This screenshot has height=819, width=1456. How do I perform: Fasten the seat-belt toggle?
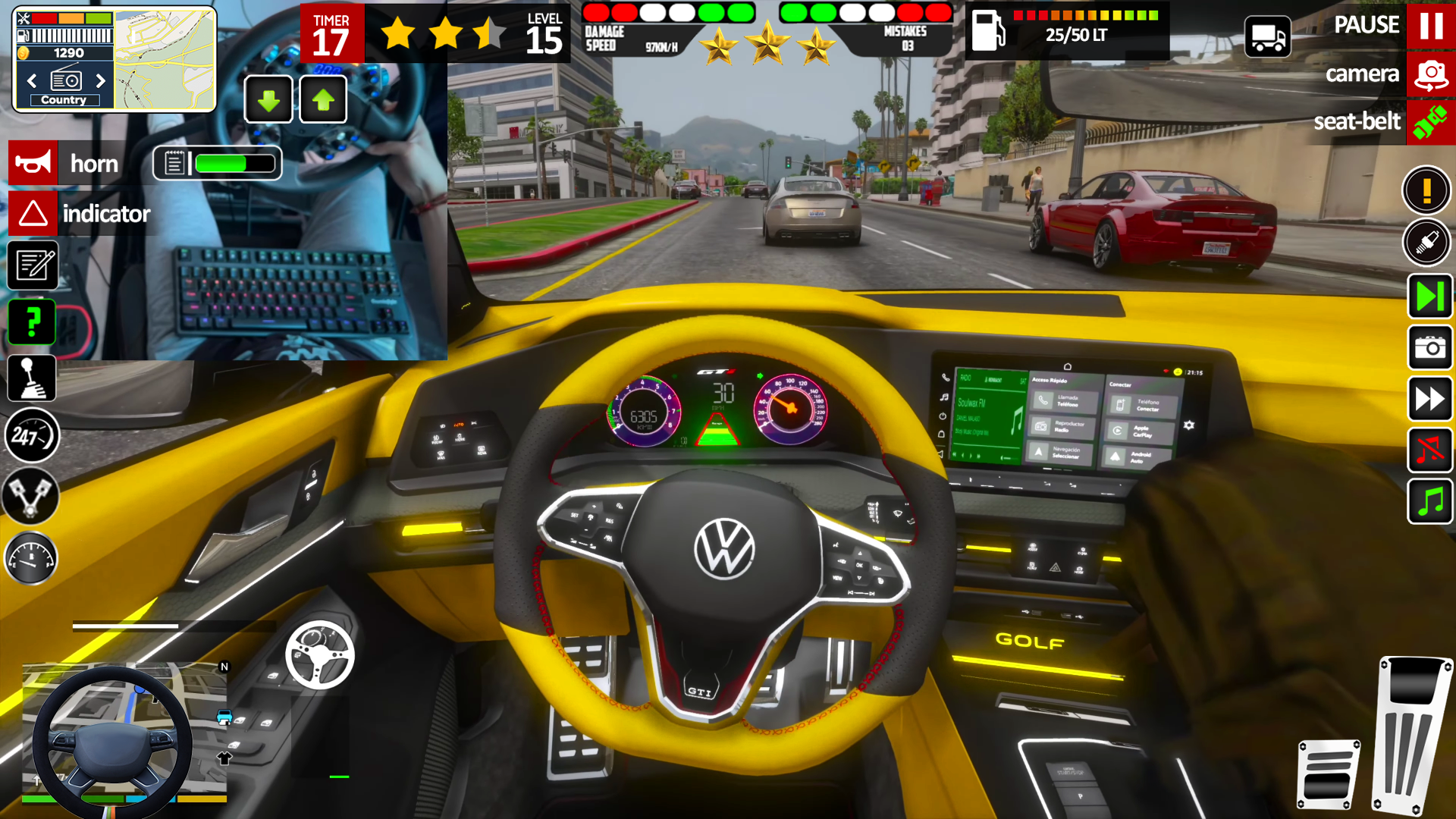tap(1431, 121)
